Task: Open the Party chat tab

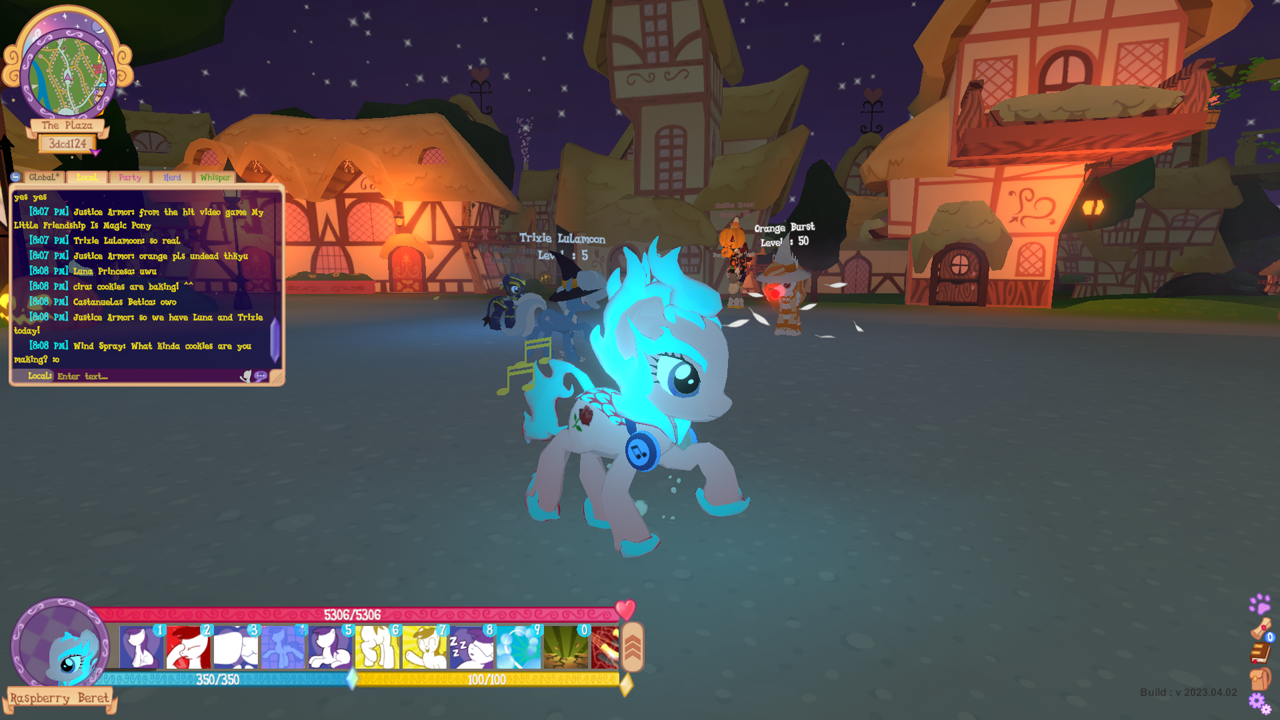Action: coord(130,177)
